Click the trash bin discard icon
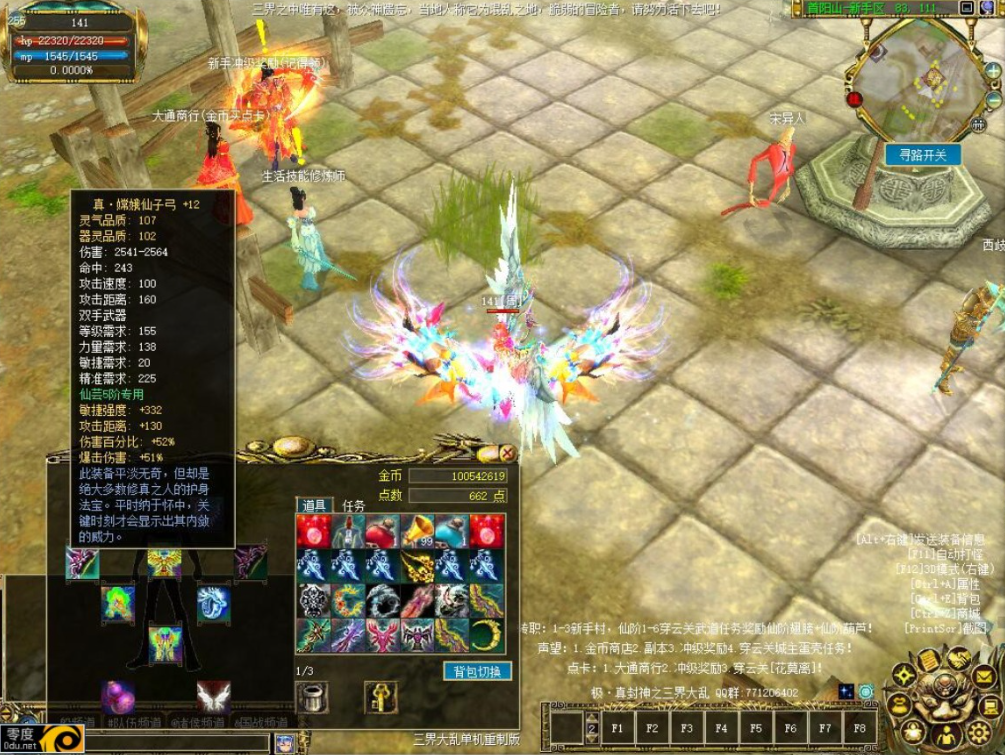Viewport: 1005px width, 755px height. (313, 696)
